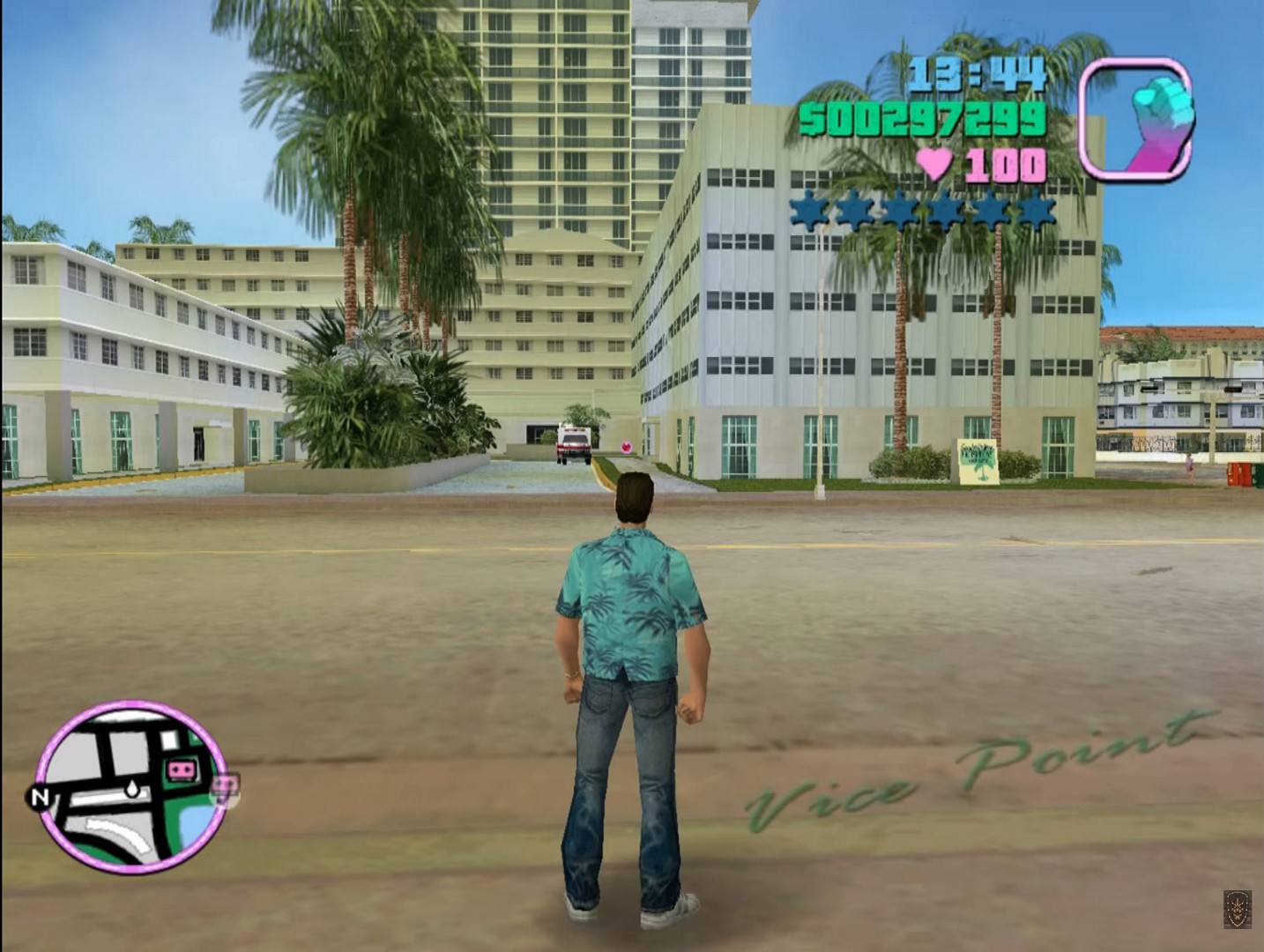Click the solid pink cassette save marker inside the radar
This screenshot has width=1264, height=952.
tap(182, 770)
